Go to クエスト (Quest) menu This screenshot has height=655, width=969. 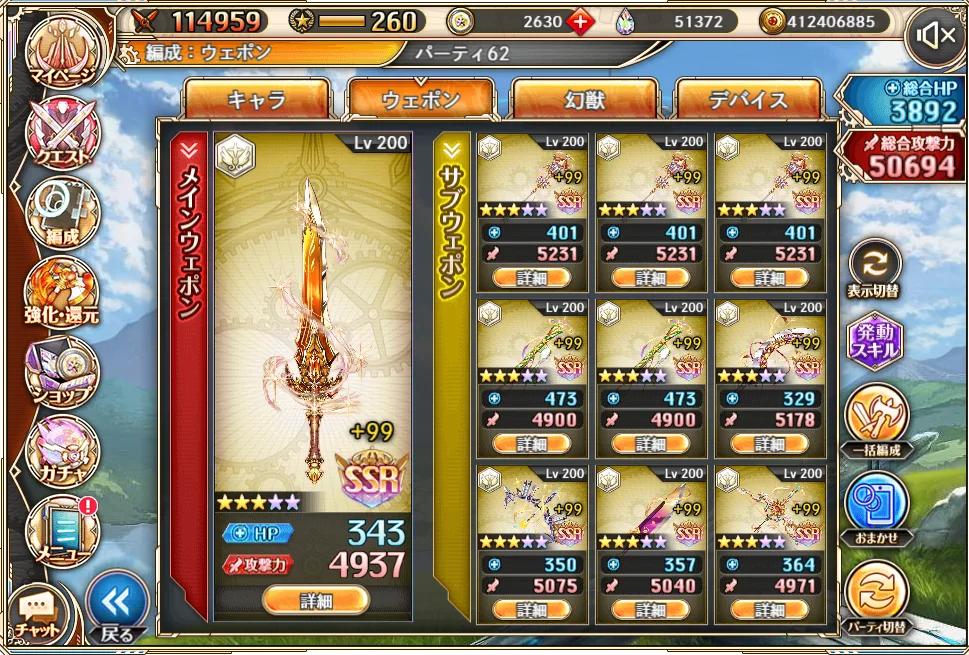point(63,133)
